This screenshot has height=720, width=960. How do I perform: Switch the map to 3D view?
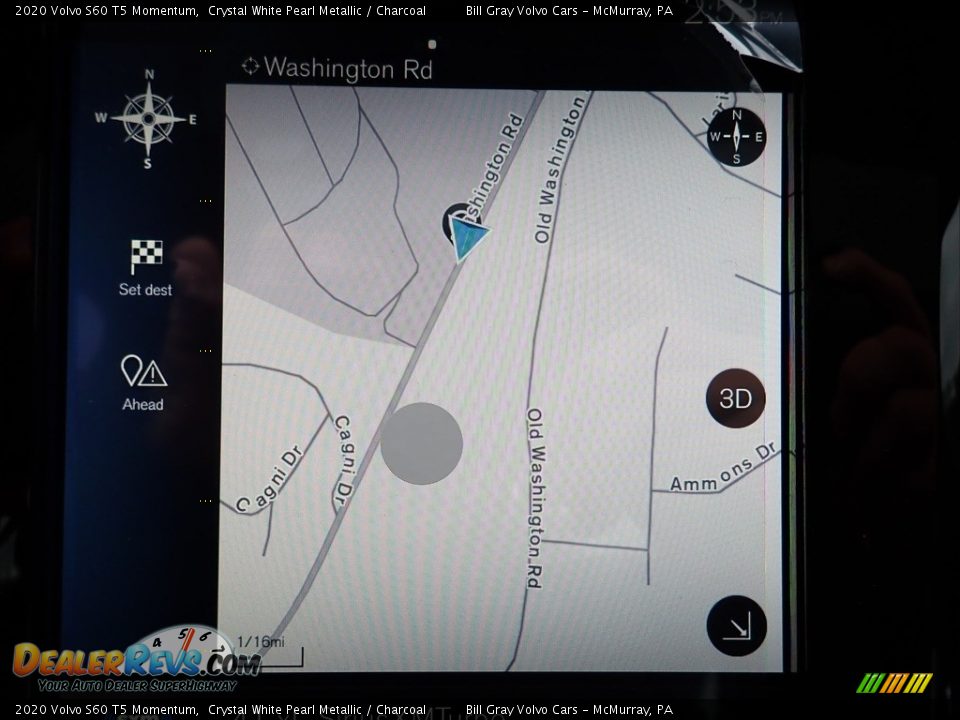(x=735, y=399)
